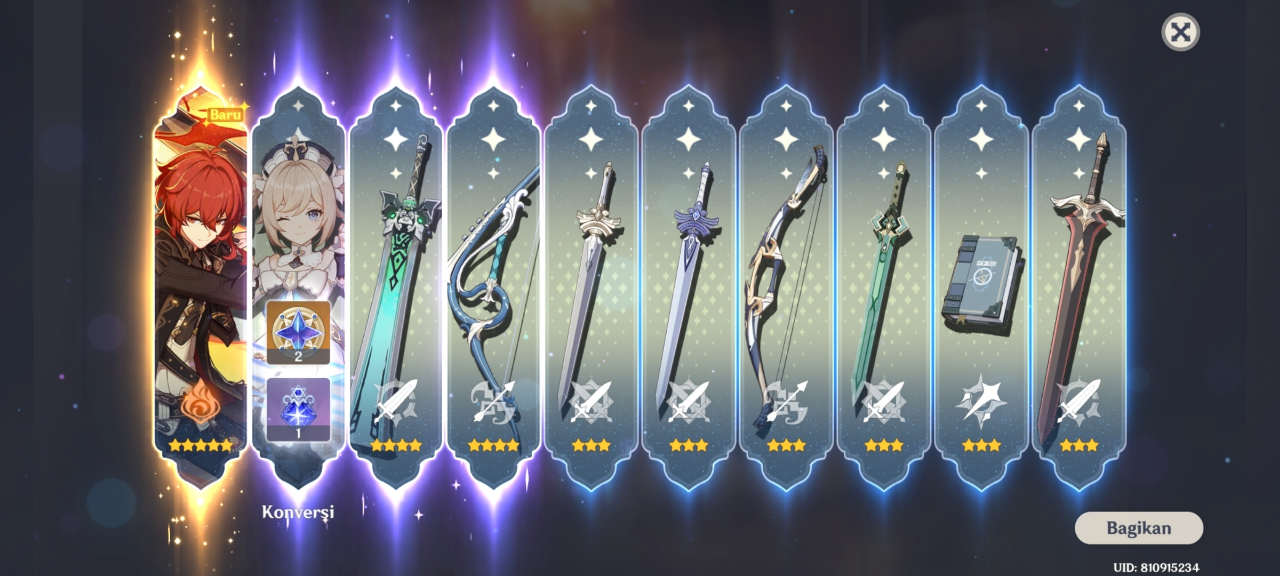Select the three-star dark bow card
The image size is (1280, 576).
(x=785, y=290)
